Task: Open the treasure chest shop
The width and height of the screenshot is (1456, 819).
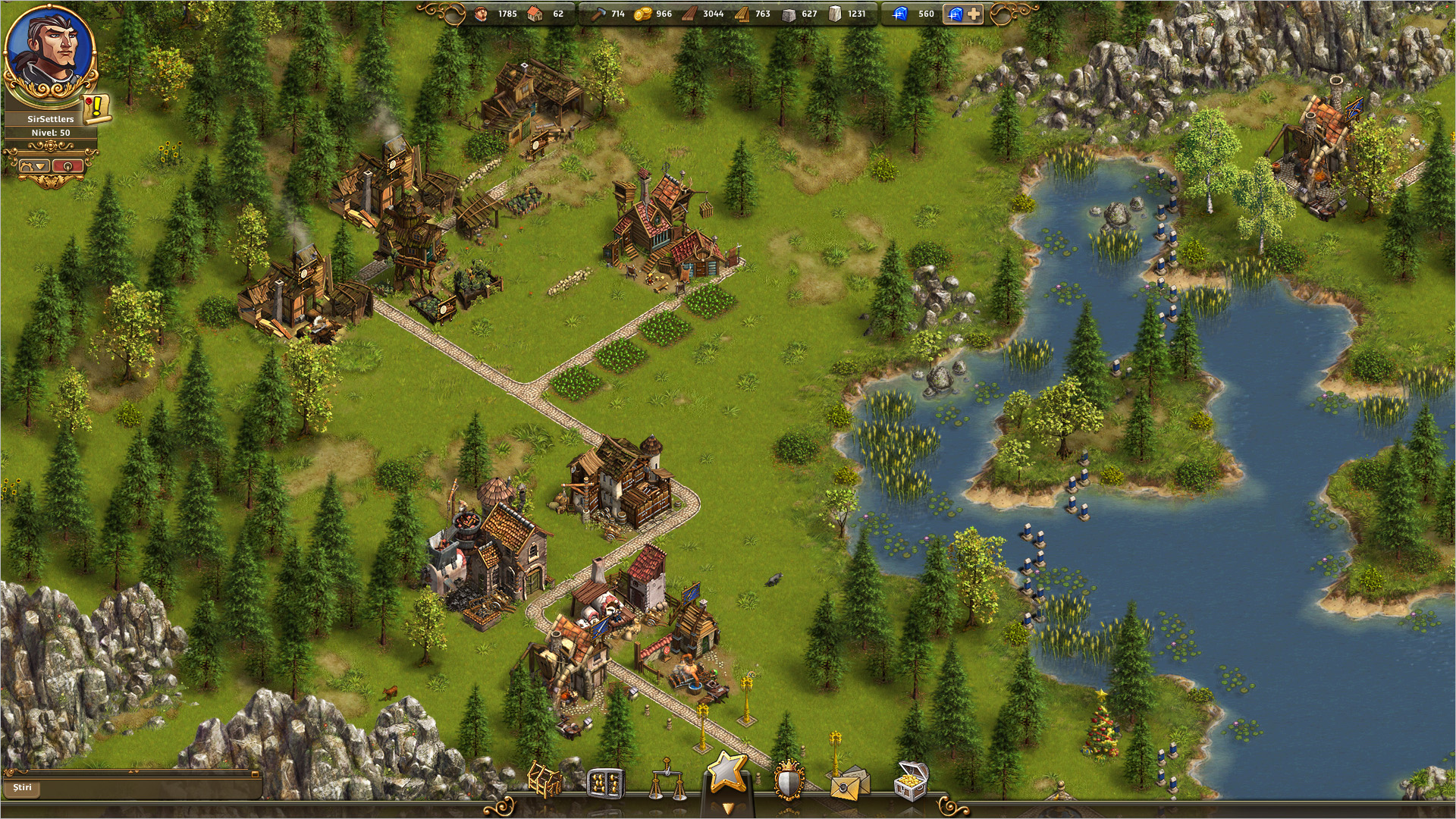Action: click(910, 781)
